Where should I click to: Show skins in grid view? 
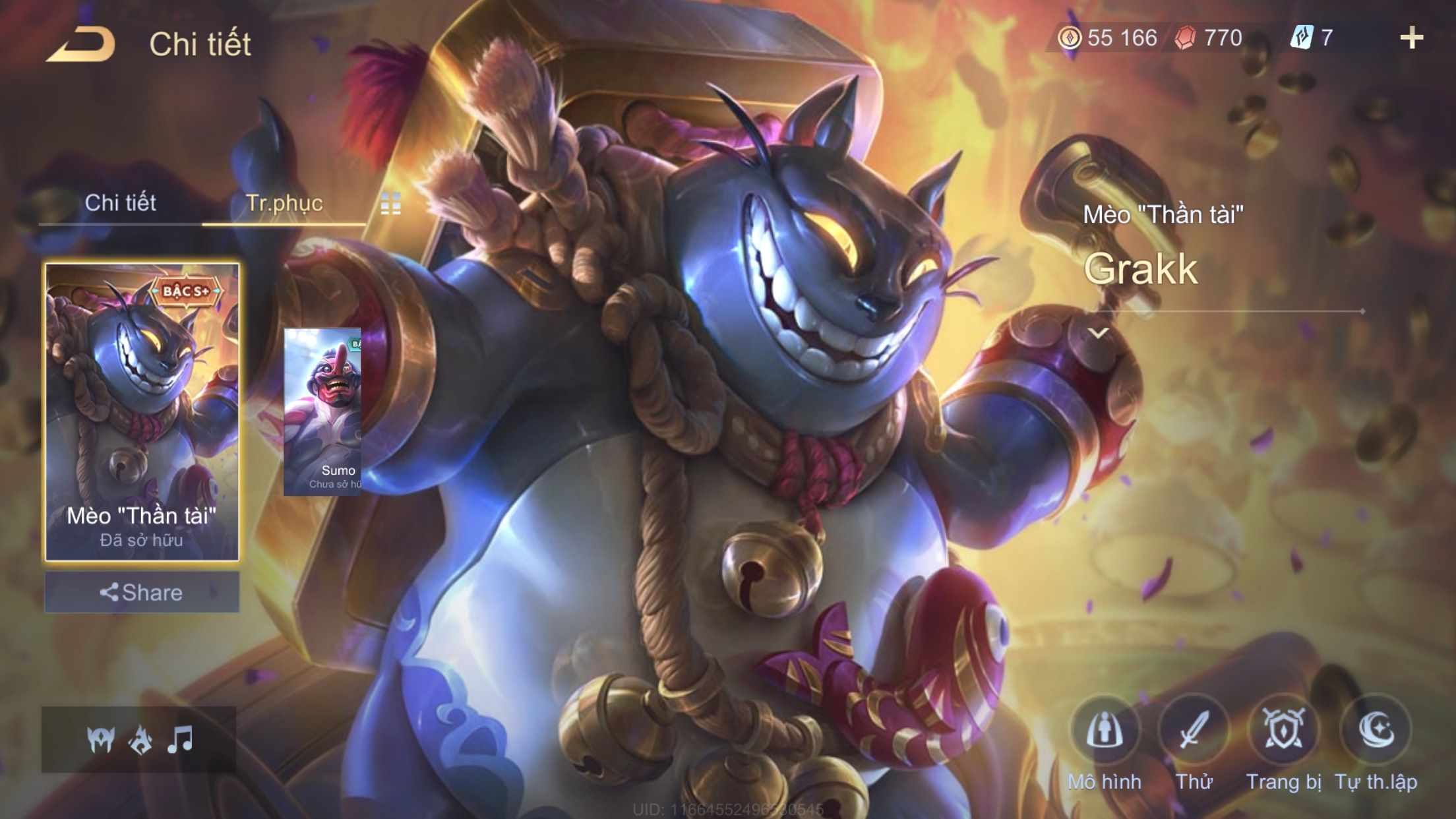(391, 204)
